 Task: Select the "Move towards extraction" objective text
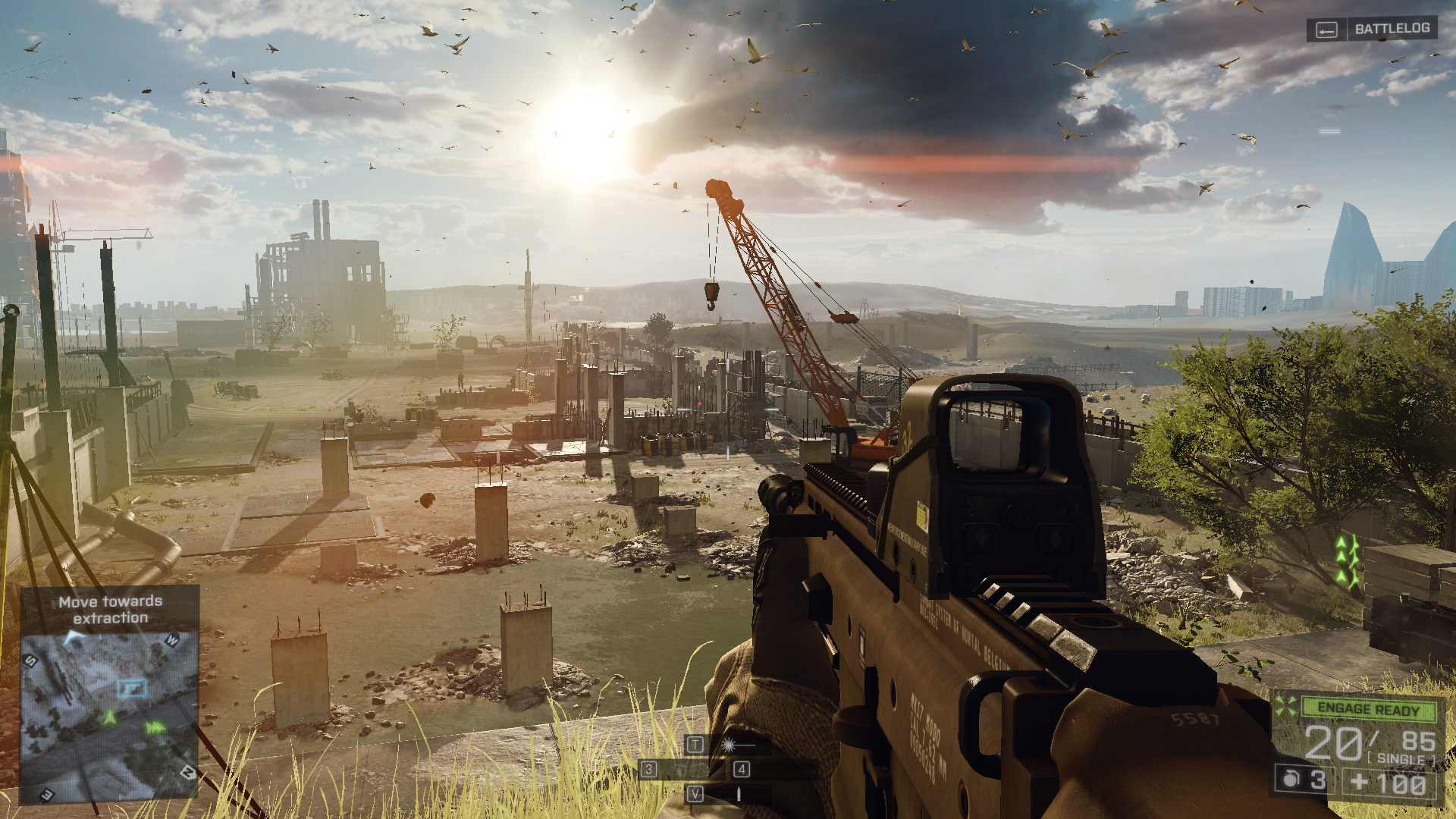click(x=111, y=610)
